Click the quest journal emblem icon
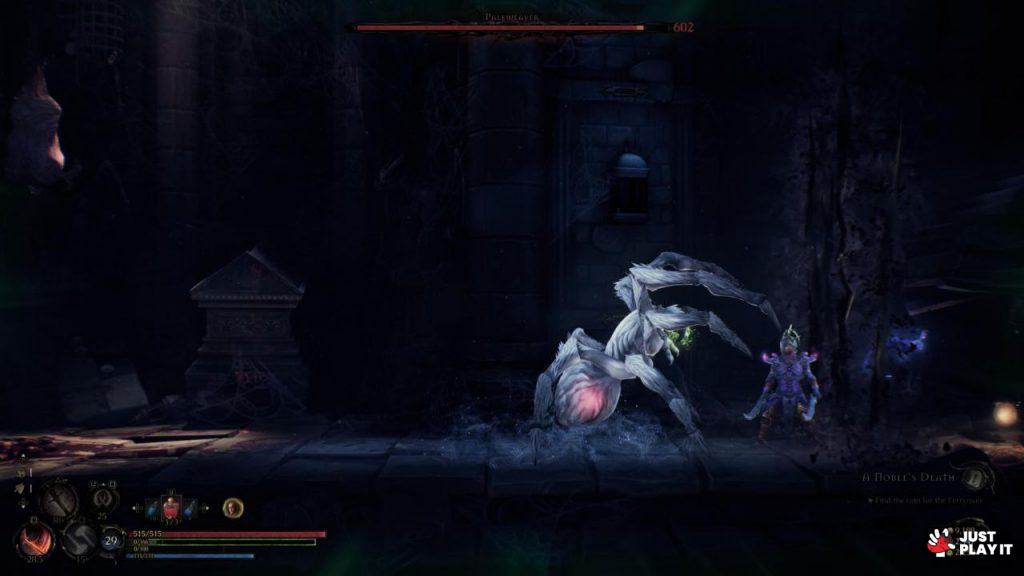The height and width of the screenshot is (576, 1024). click(977, 468)
